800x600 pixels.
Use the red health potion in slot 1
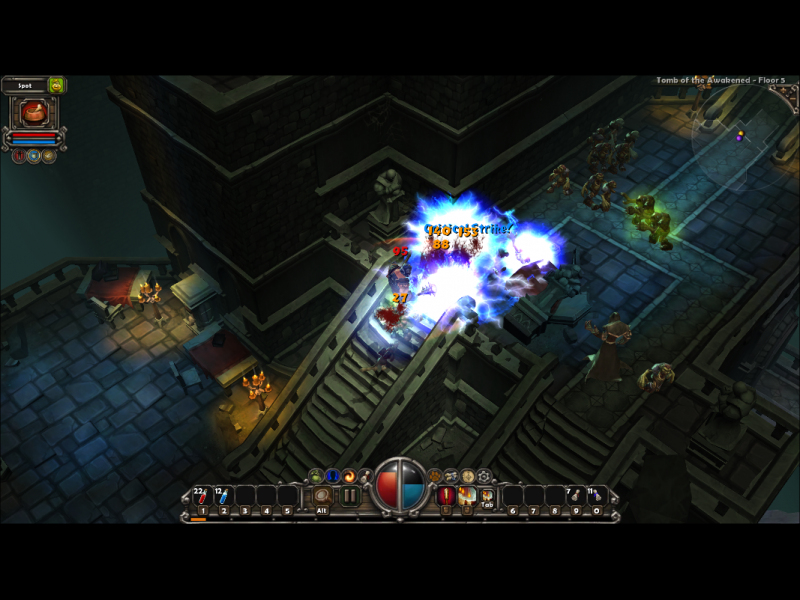[203, 496]
